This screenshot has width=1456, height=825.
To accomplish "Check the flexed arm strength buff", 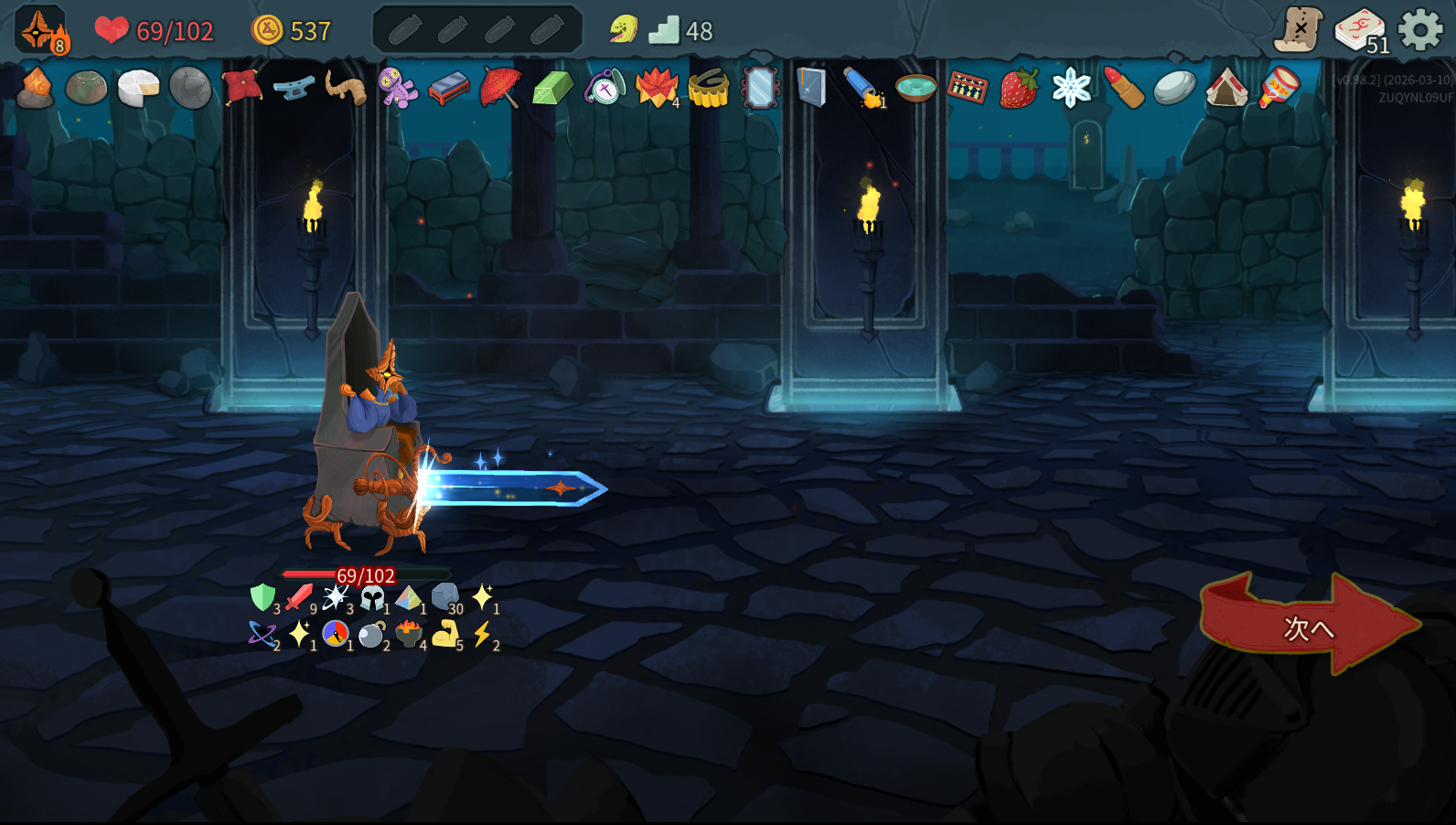I will [x=445, y=633].
